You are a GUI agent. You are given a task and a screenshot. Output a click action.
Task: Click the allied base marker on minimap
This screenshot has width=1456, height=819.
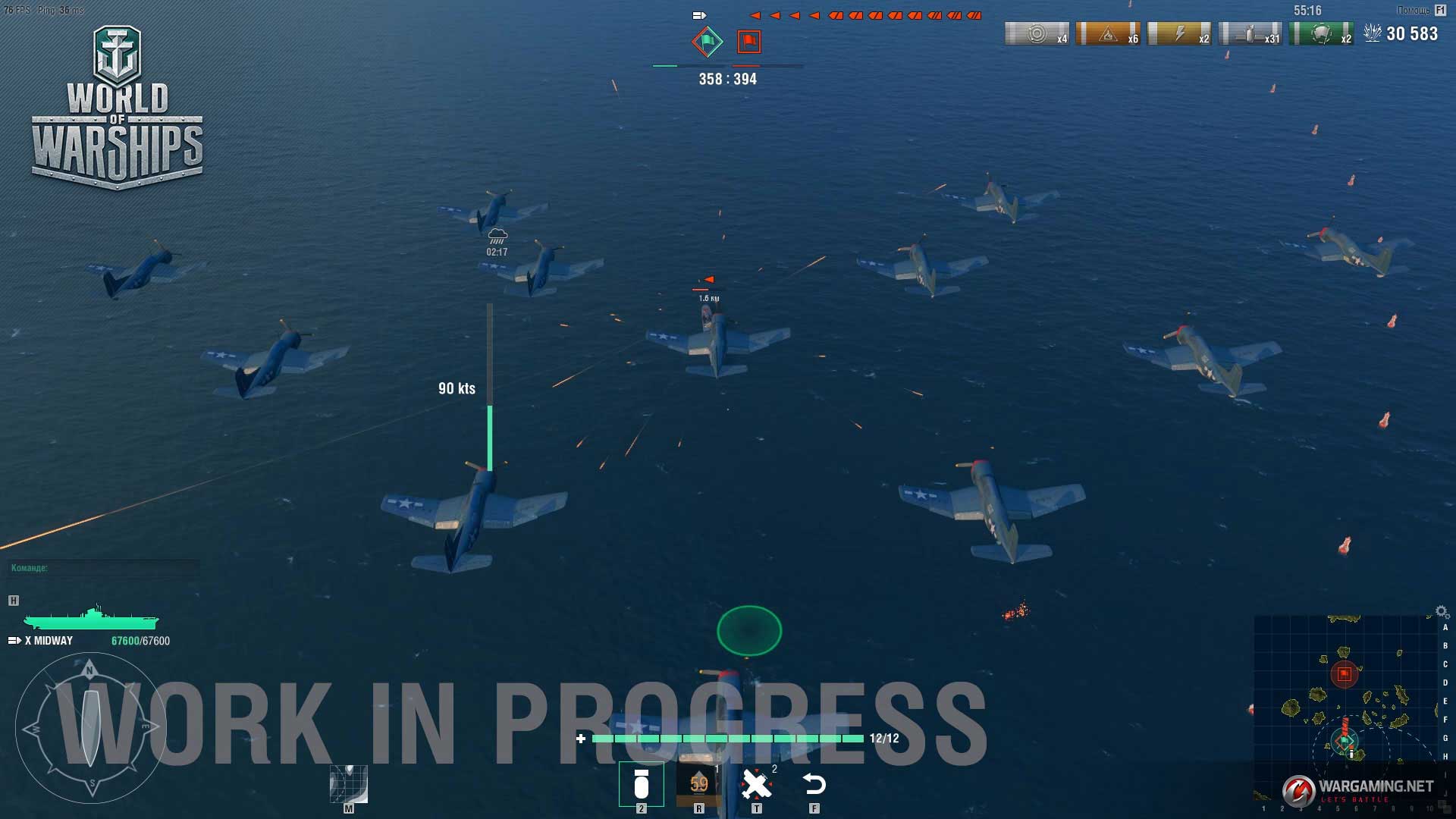click(1345, 740)
